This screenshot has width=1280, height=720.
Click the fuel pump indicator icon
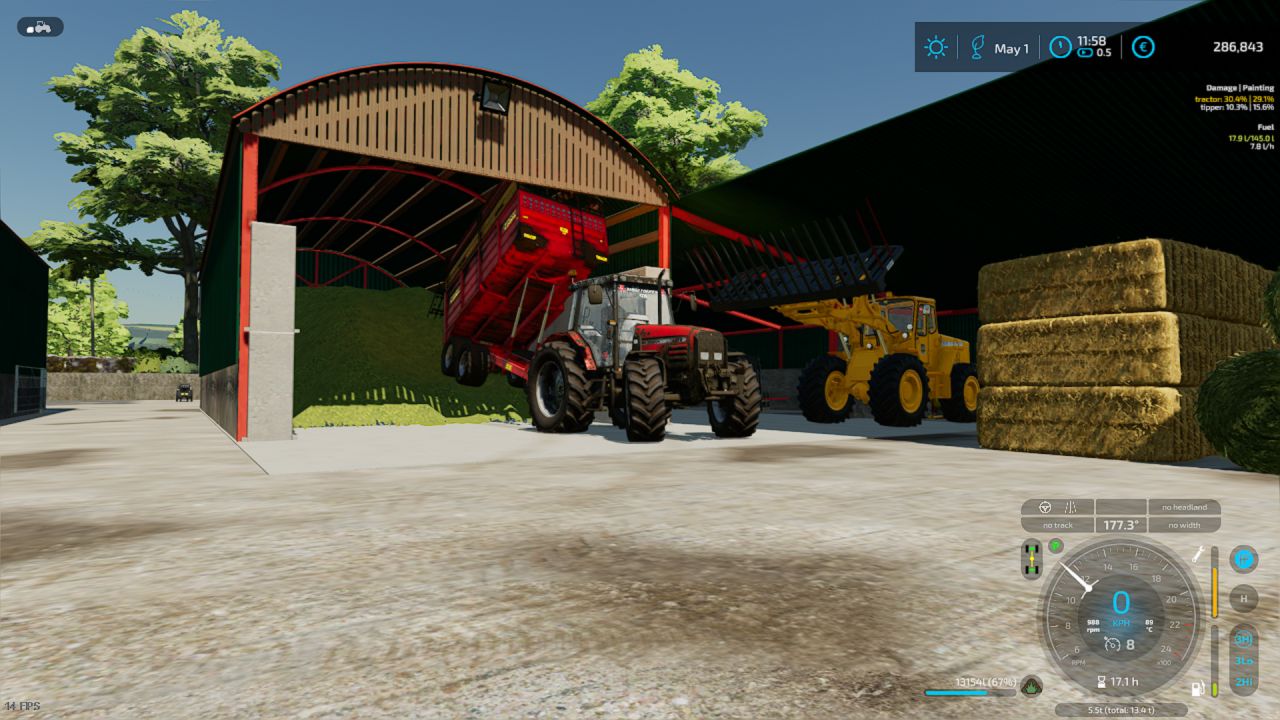tap(1196, 688)
